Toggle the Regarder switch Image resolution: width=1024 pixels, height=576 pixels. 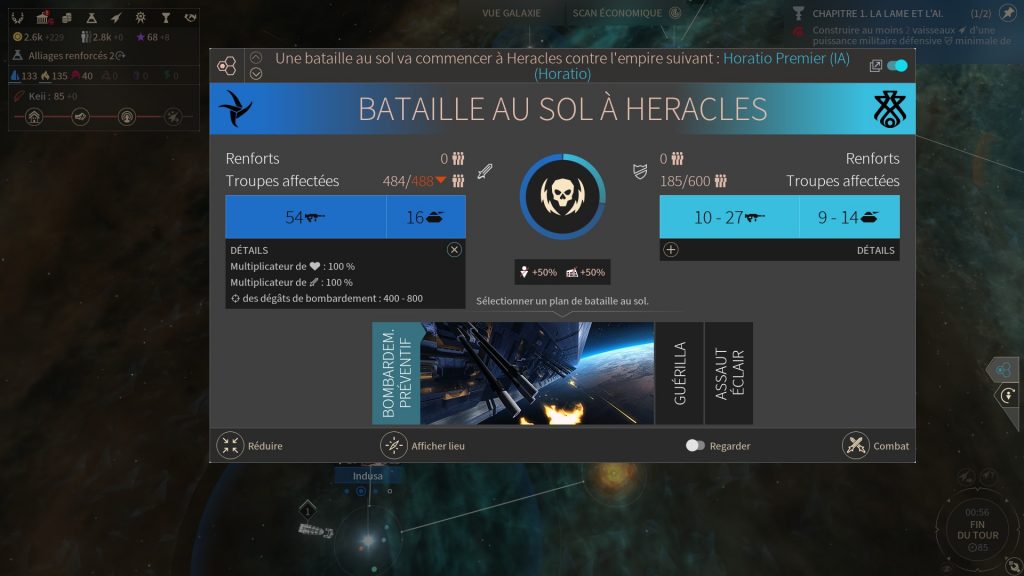(696, 446)
